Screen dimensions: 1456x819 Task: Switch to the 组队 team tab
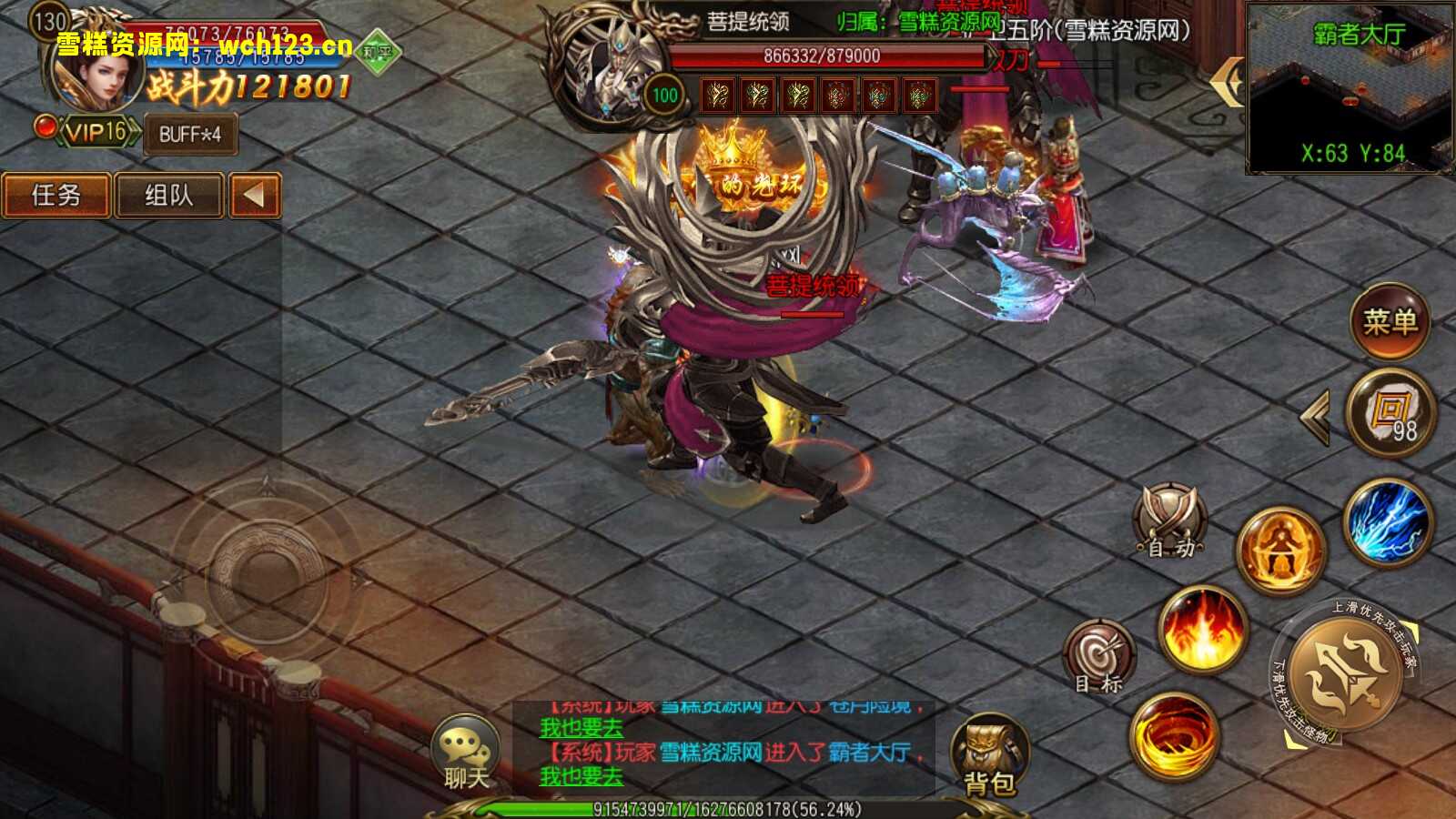169,195
